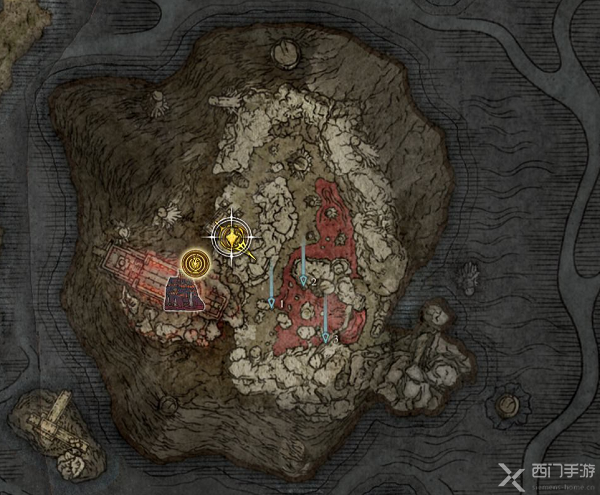Select the golden Site of Grace marker

pos(197,266)
